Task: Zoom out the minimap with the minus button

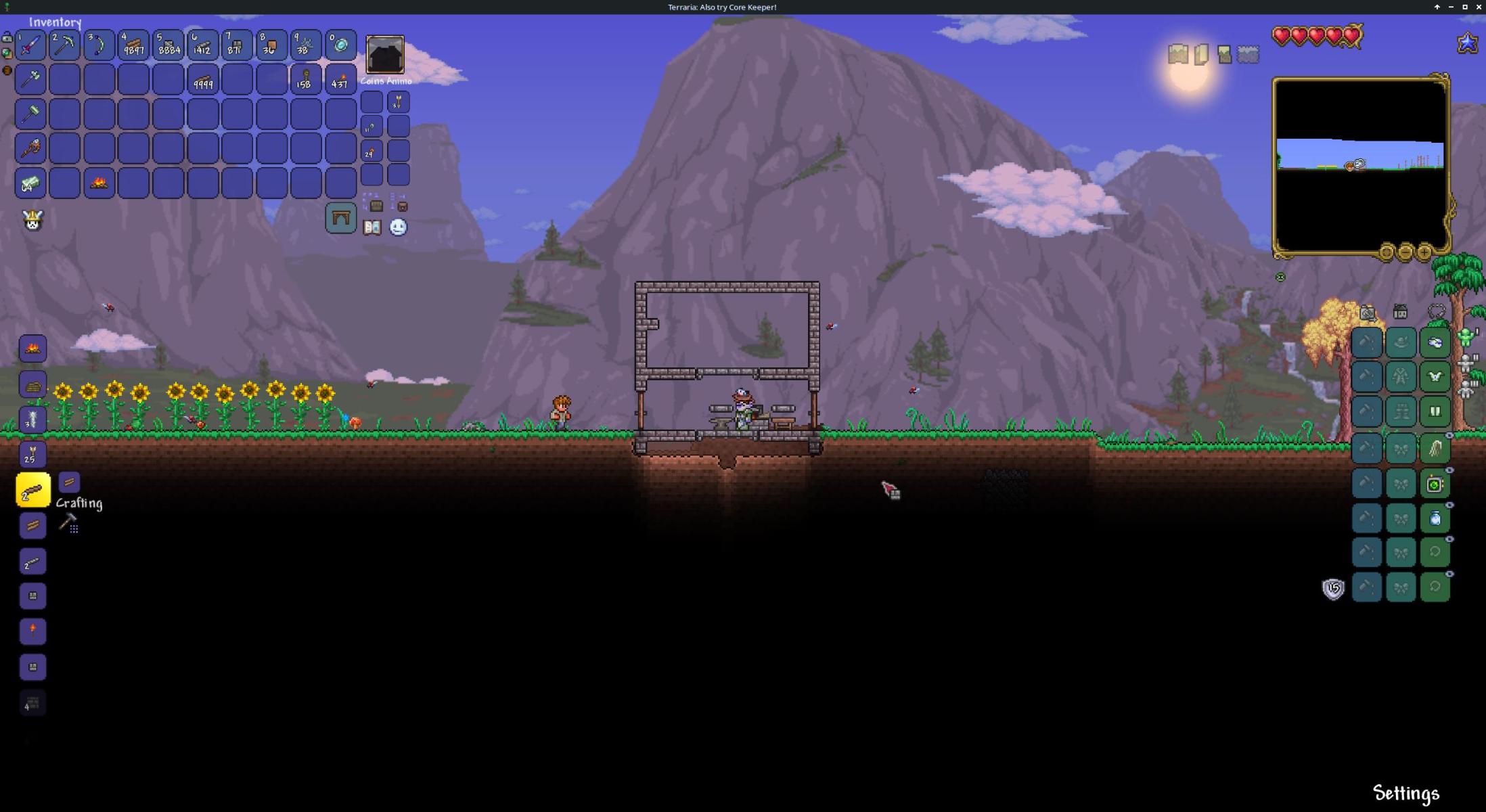Action: coord(1405,253)
